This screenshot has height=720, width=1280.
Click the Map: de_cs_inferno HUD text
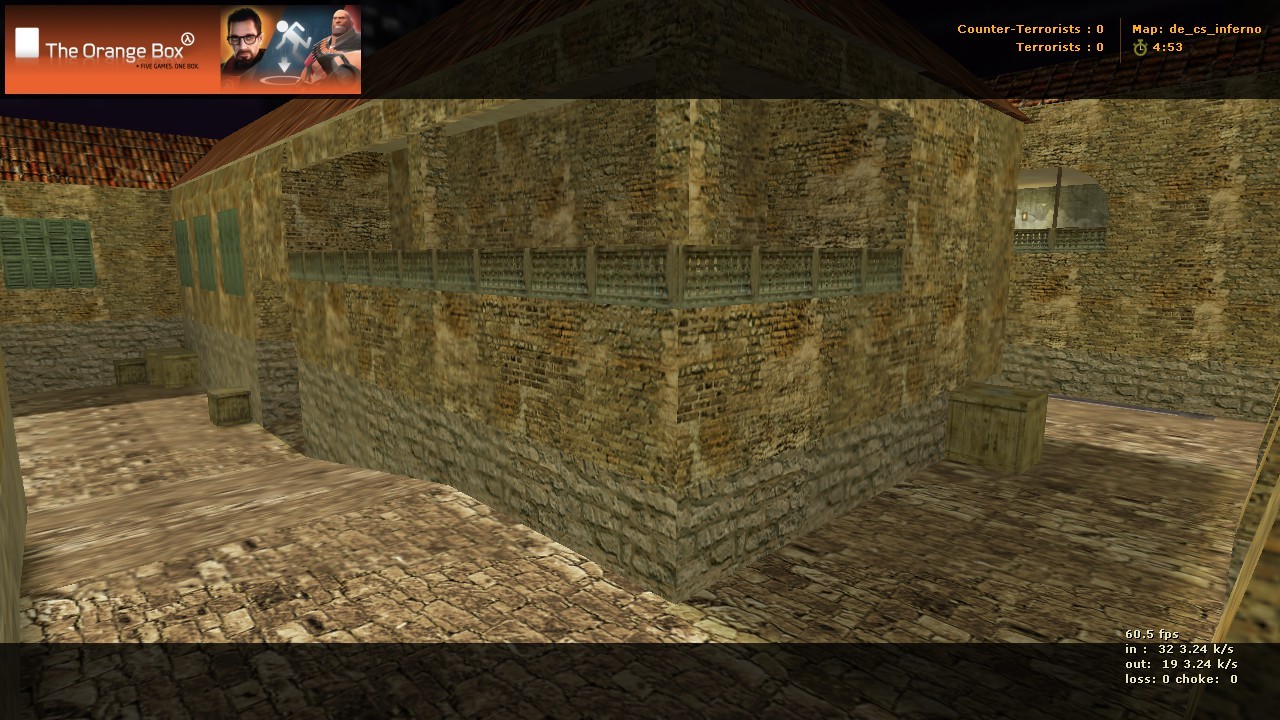[x=1196, y=29]
